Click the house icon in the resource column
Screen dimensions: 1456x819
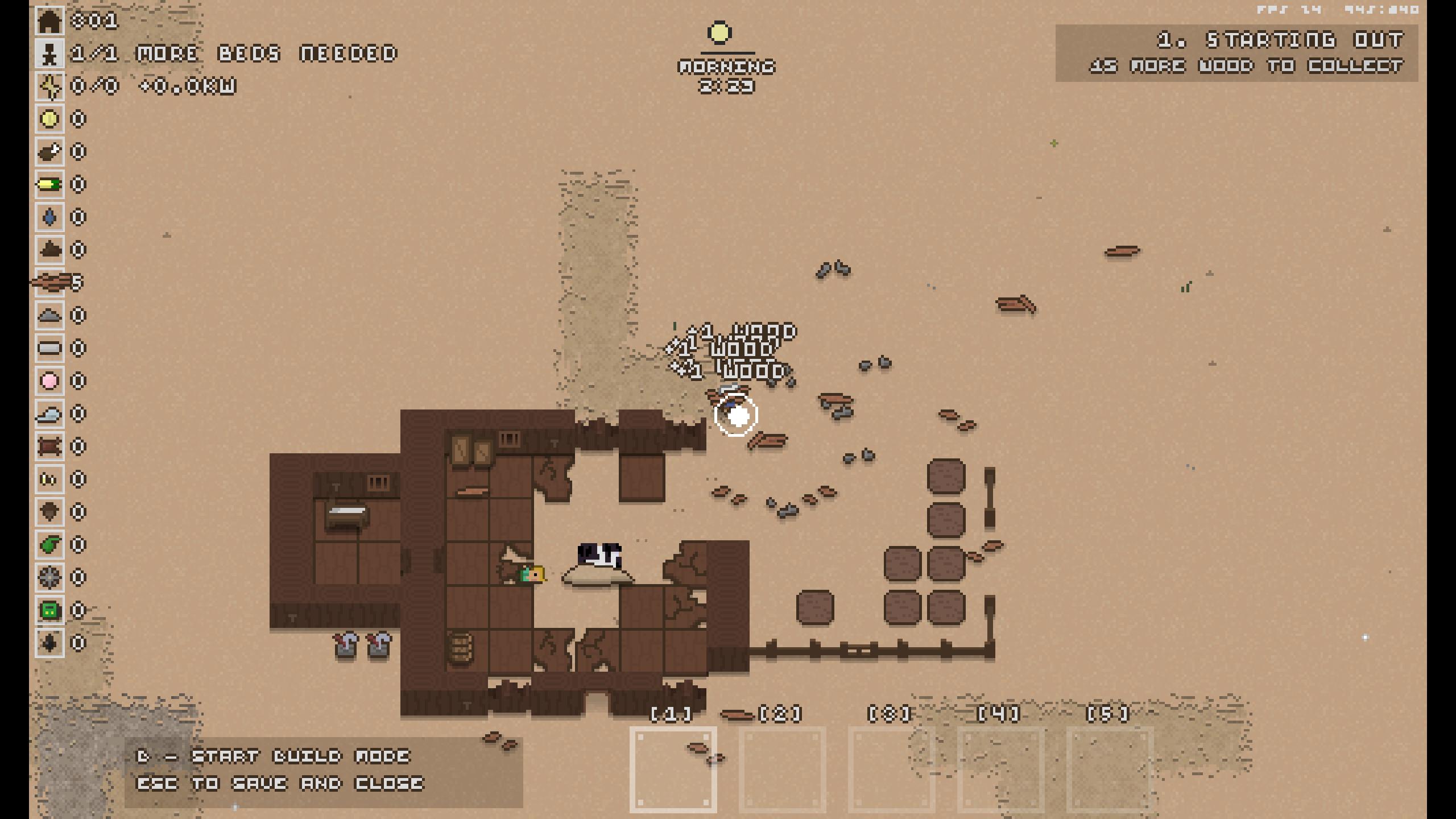pyautogui.click(x=49, y=22)
